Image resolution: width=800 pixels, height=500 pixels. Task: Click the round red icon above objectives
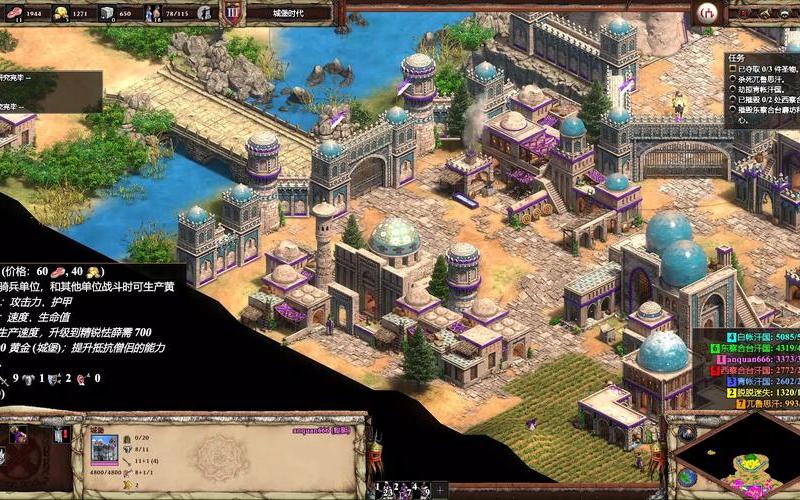709,12
